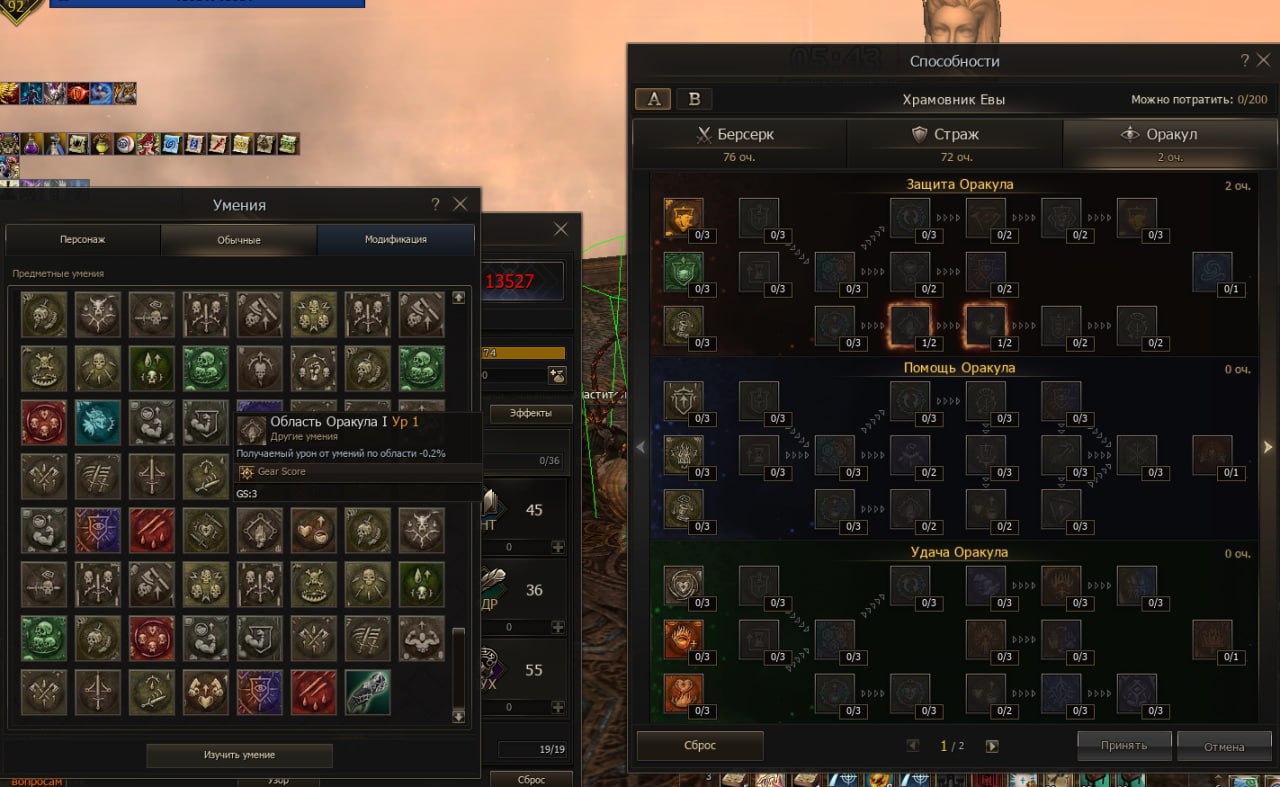This screenshot has height=787, width=1280.
Task: Open help for the Умения window
Action: 435,204
